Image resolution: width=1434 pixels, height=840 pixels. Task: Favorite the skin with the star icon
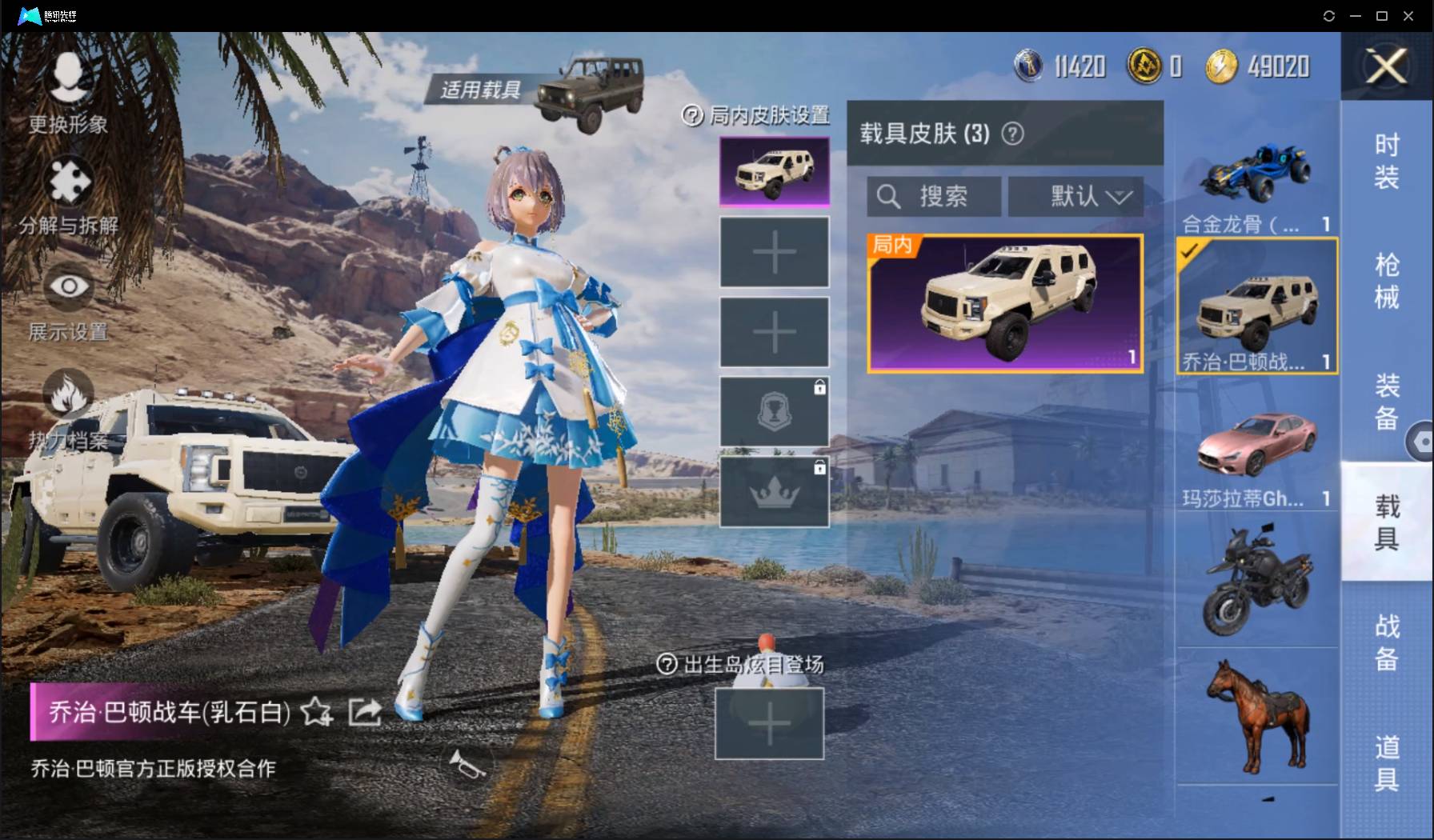point(316,711)
